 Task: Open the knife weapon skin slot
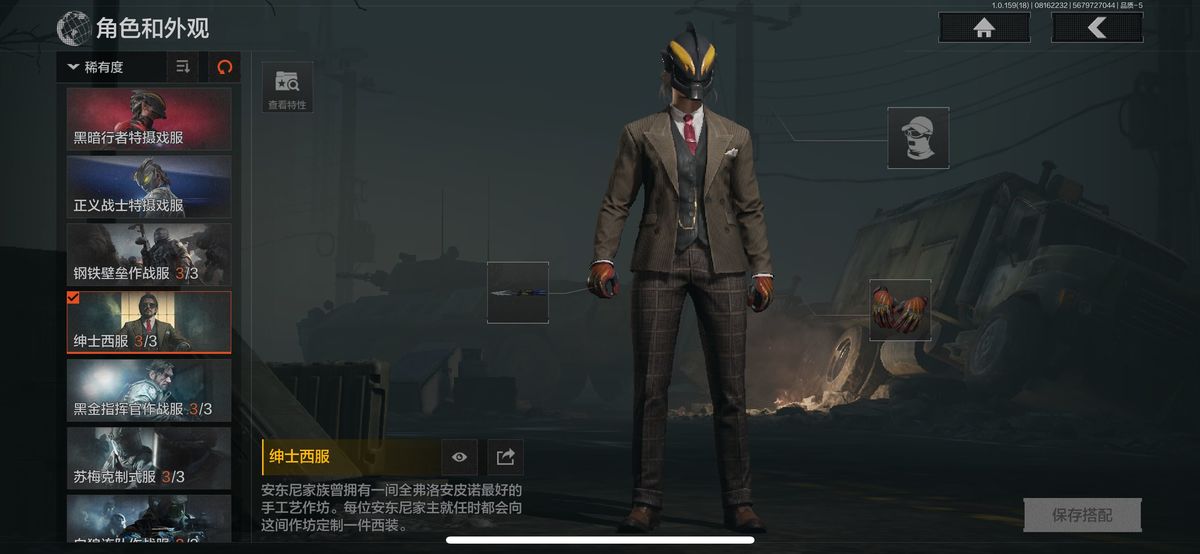tap(518, 292)
